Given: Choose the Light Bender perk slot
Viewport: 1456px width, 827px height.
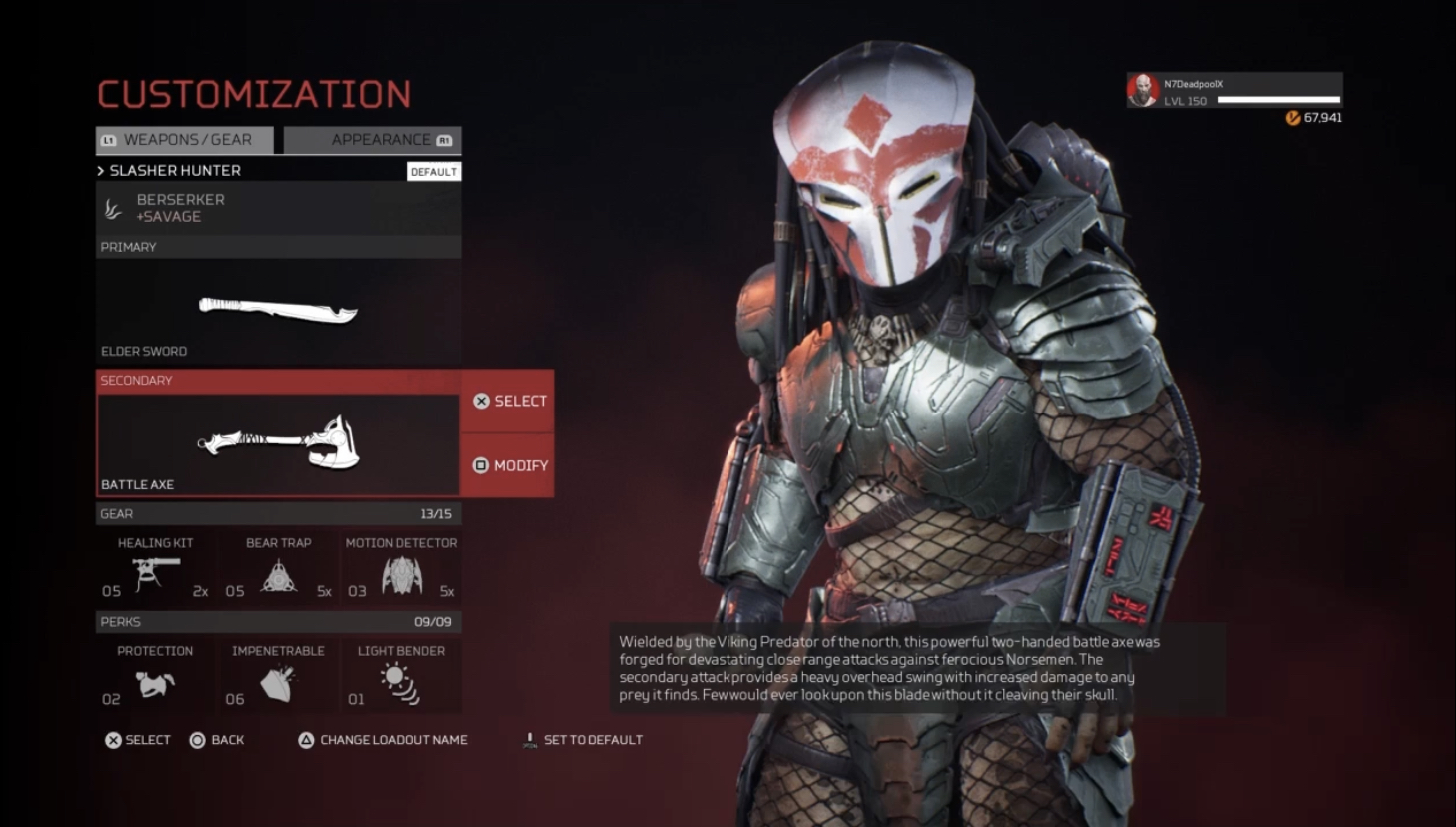Looking at the screenshot, I should click(x=401, y=678).
